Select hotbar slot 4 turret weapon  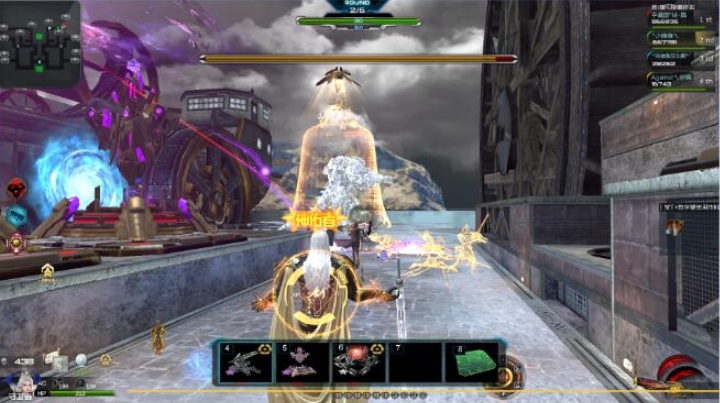(242, 362)
